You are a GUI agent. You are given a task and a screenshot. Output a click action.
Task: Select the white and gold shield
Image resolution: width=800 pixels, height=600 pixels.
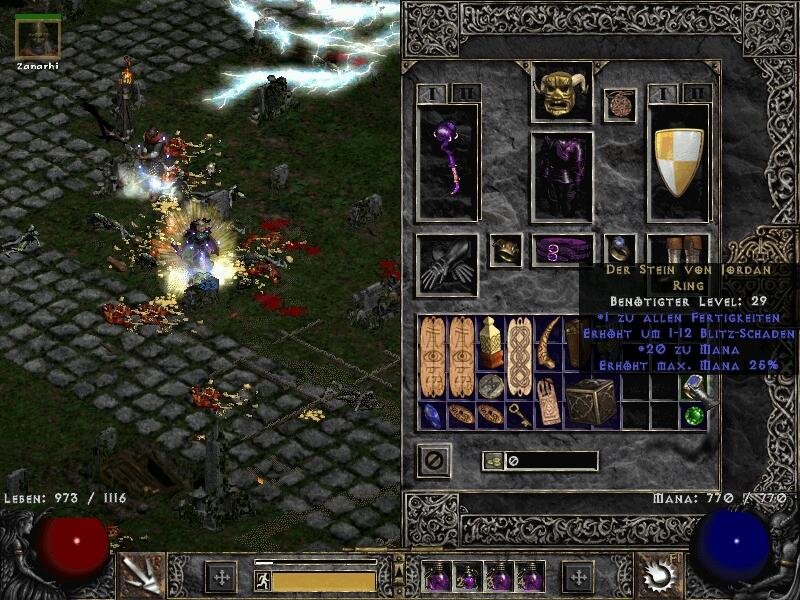[679, 162]
